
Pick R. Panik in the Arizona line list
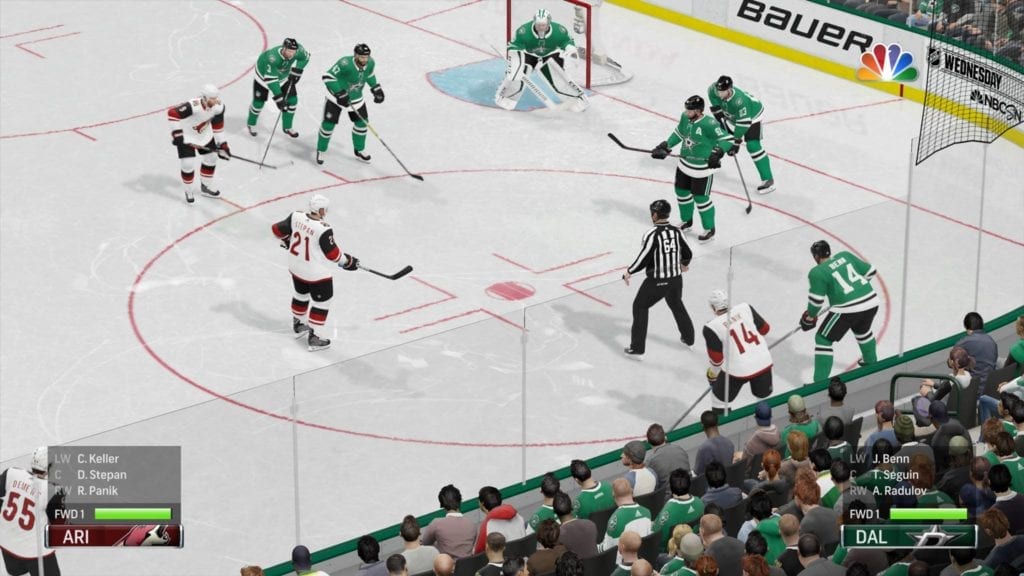click(97, 491)
